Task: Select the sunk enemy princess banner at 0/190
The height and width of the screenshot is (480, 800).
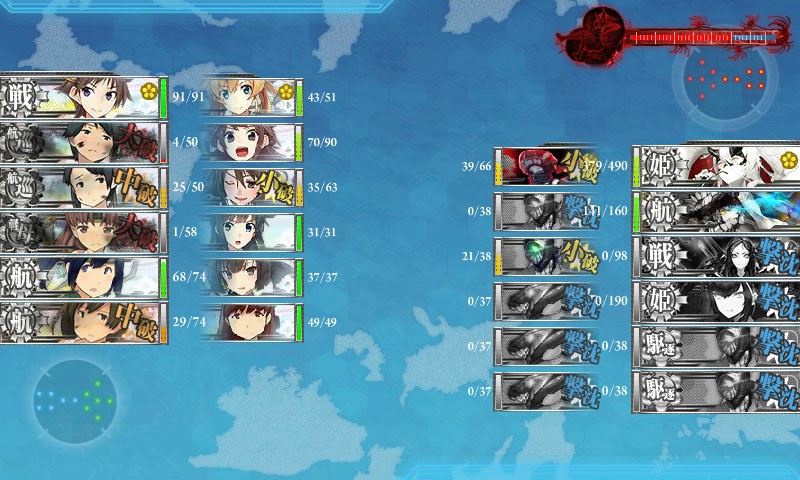Action: coord(715,299)
